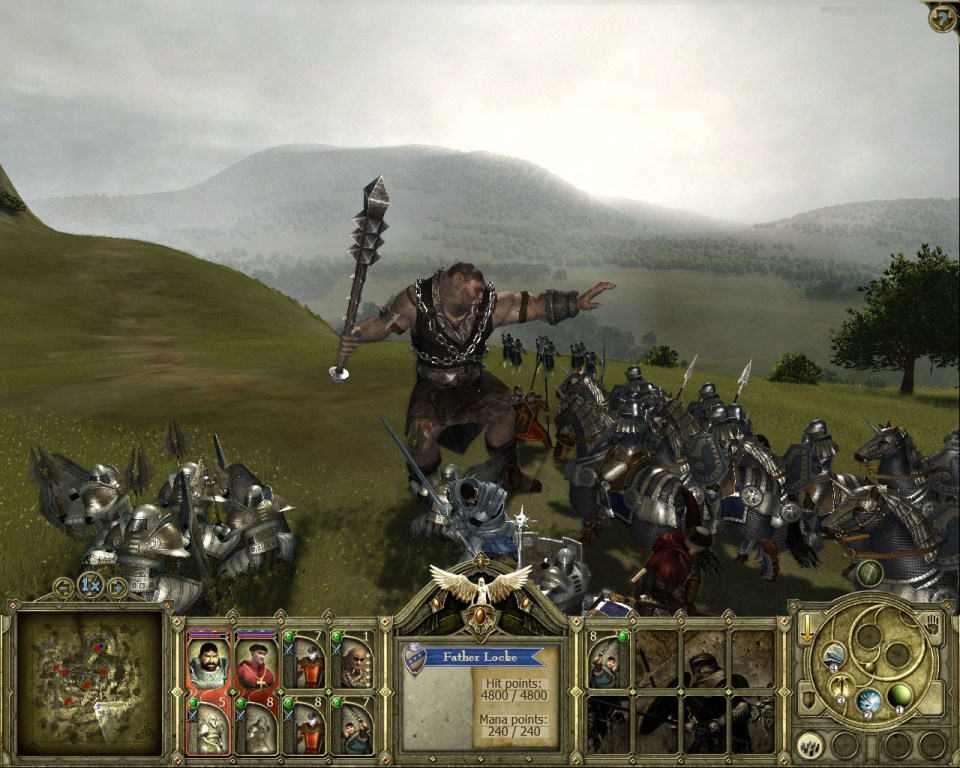Image resolution: width=960 pixels, height=768 pixels.
Task: Cast the blue lightning spell numbered 2
Action: (870, 700)
